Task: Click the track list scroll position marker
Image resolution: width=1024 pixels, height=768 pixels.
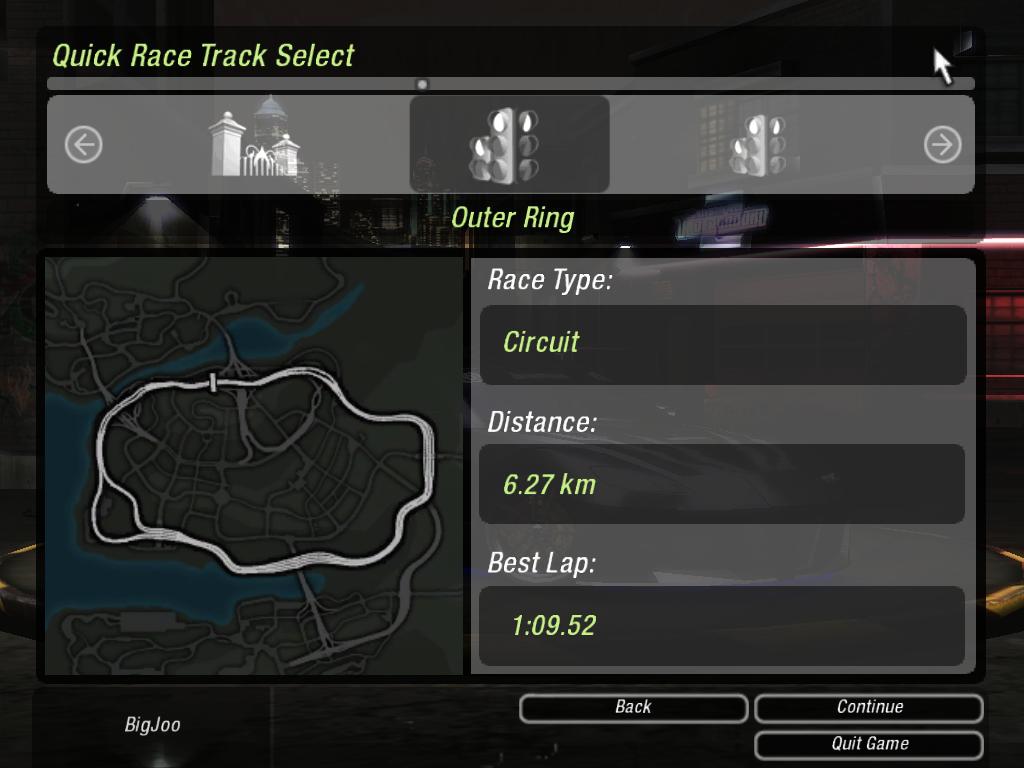Action: click(422, 85)
